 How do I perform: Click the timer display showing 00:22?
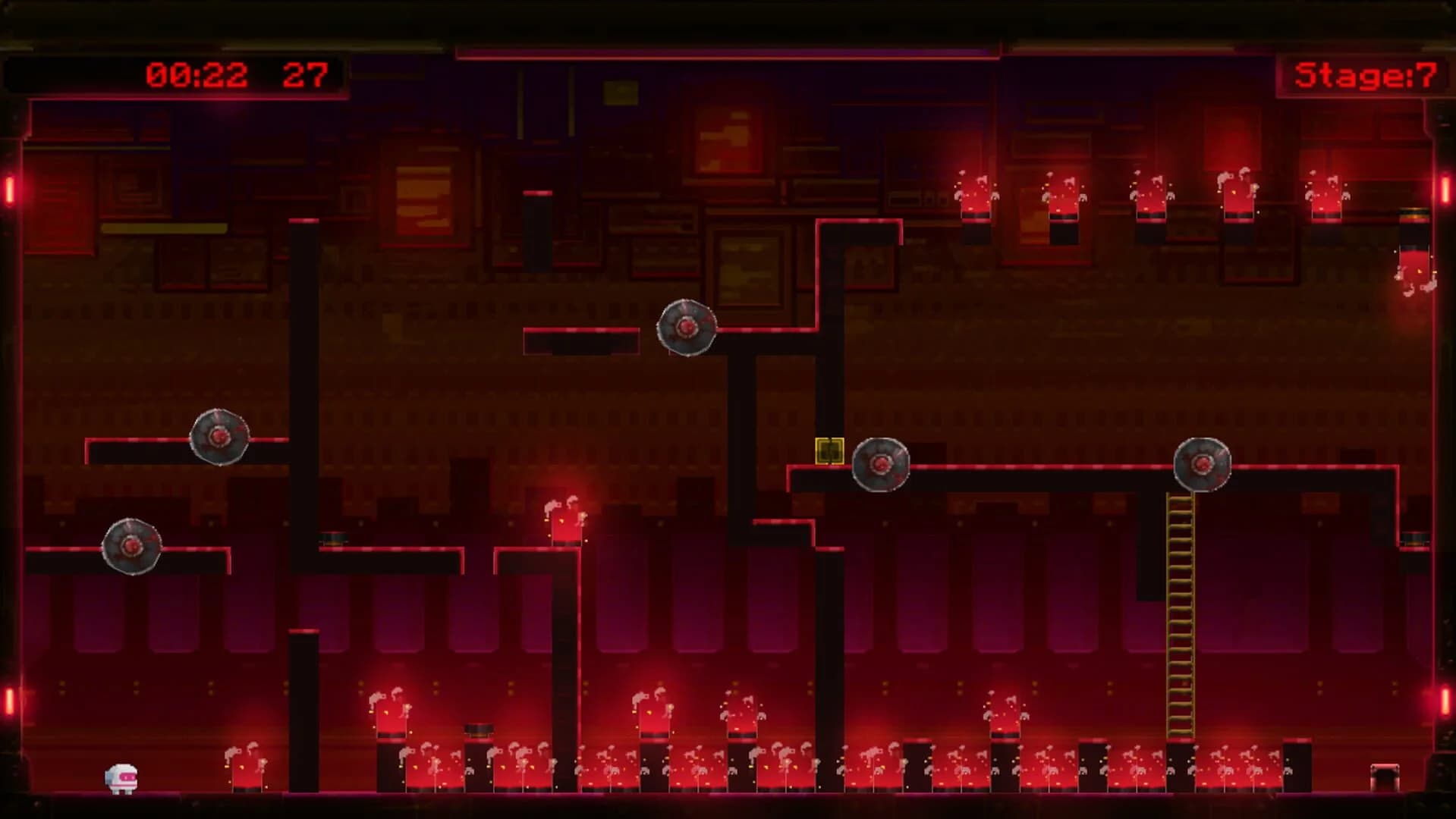pos(196,74)
